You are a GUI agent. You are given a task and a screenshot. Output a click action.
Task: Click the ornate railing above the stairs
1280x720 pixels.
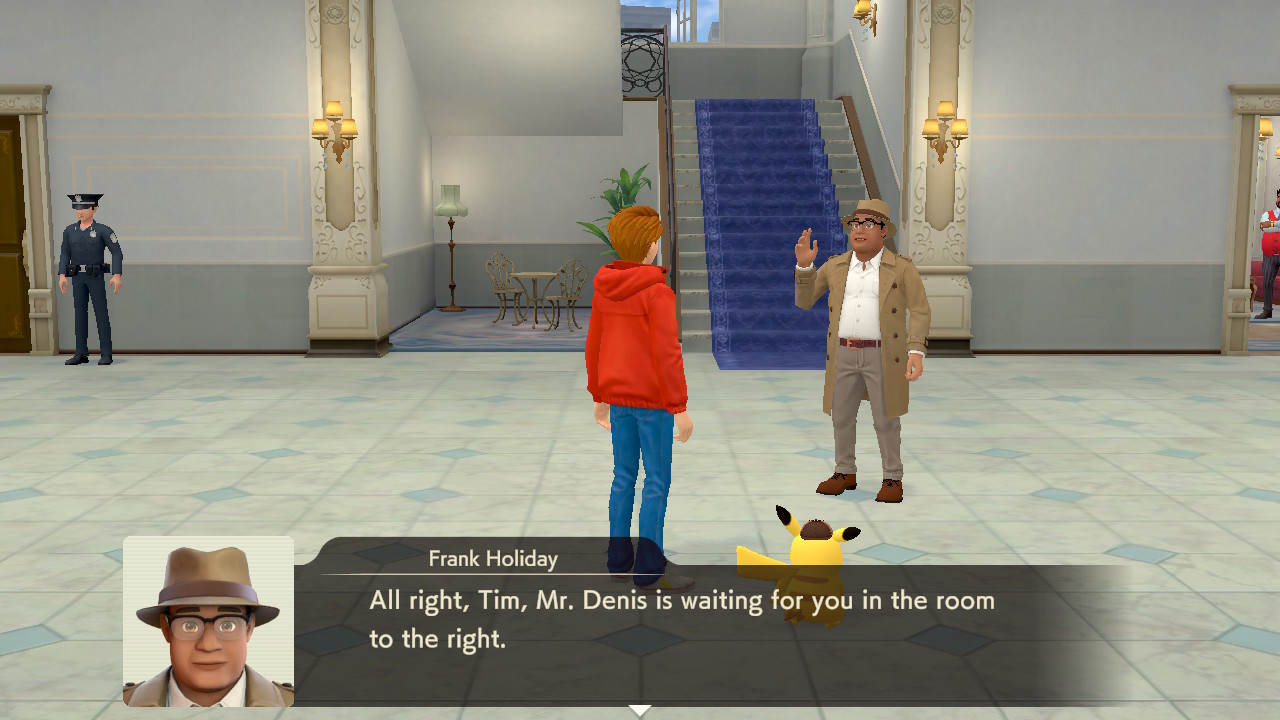[x=640, y=60]
